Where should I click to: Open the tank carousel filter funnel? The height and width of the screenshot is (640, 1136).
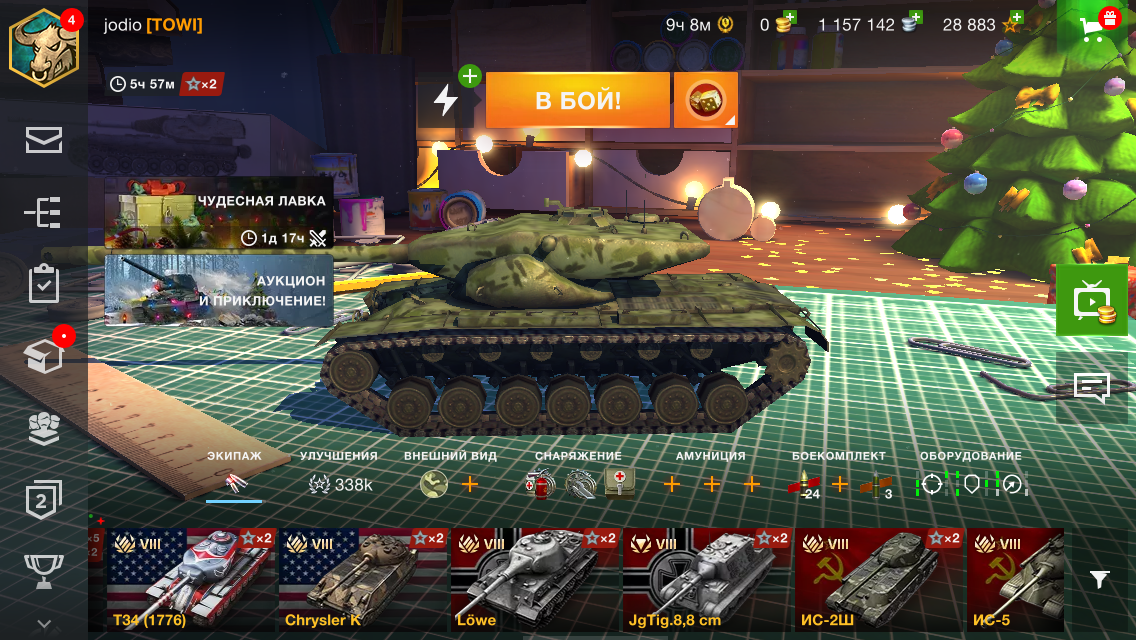1099,579
